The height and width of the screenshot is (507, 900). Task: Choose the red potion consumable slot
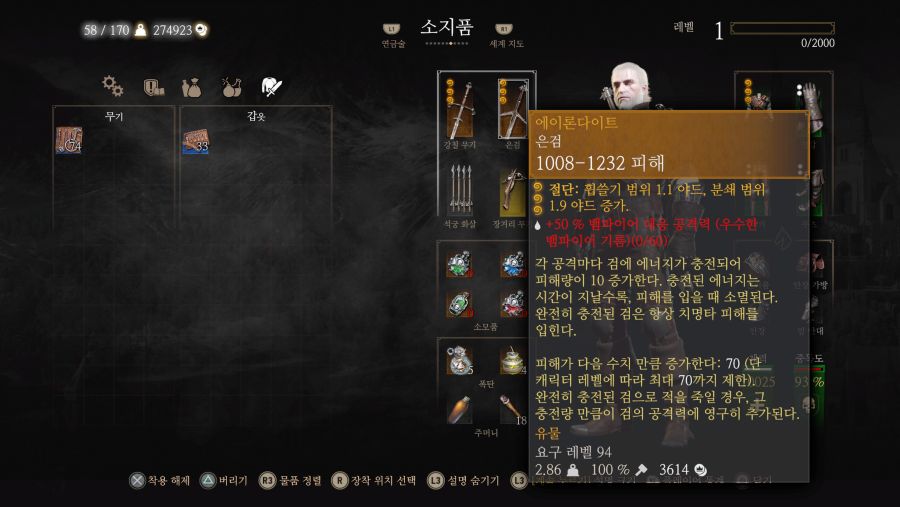click(x=512, y=304)
